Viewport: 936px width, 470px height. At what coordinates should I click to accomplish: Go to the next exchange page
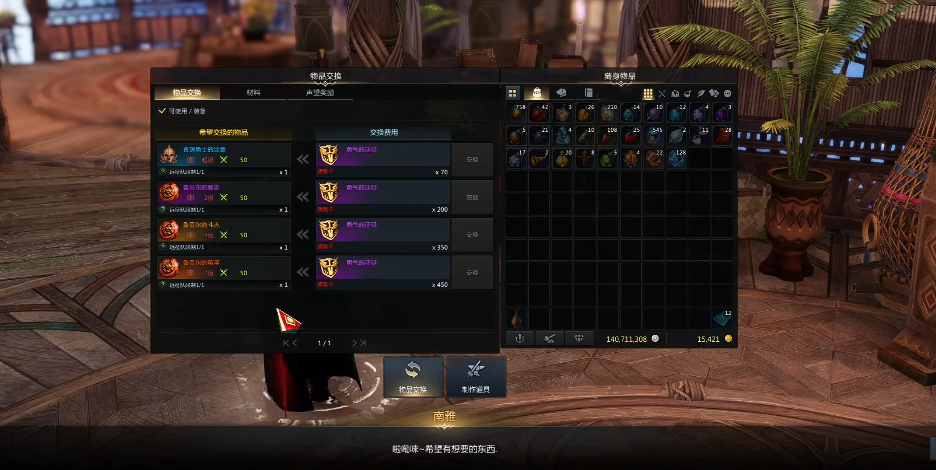[353, 343]
